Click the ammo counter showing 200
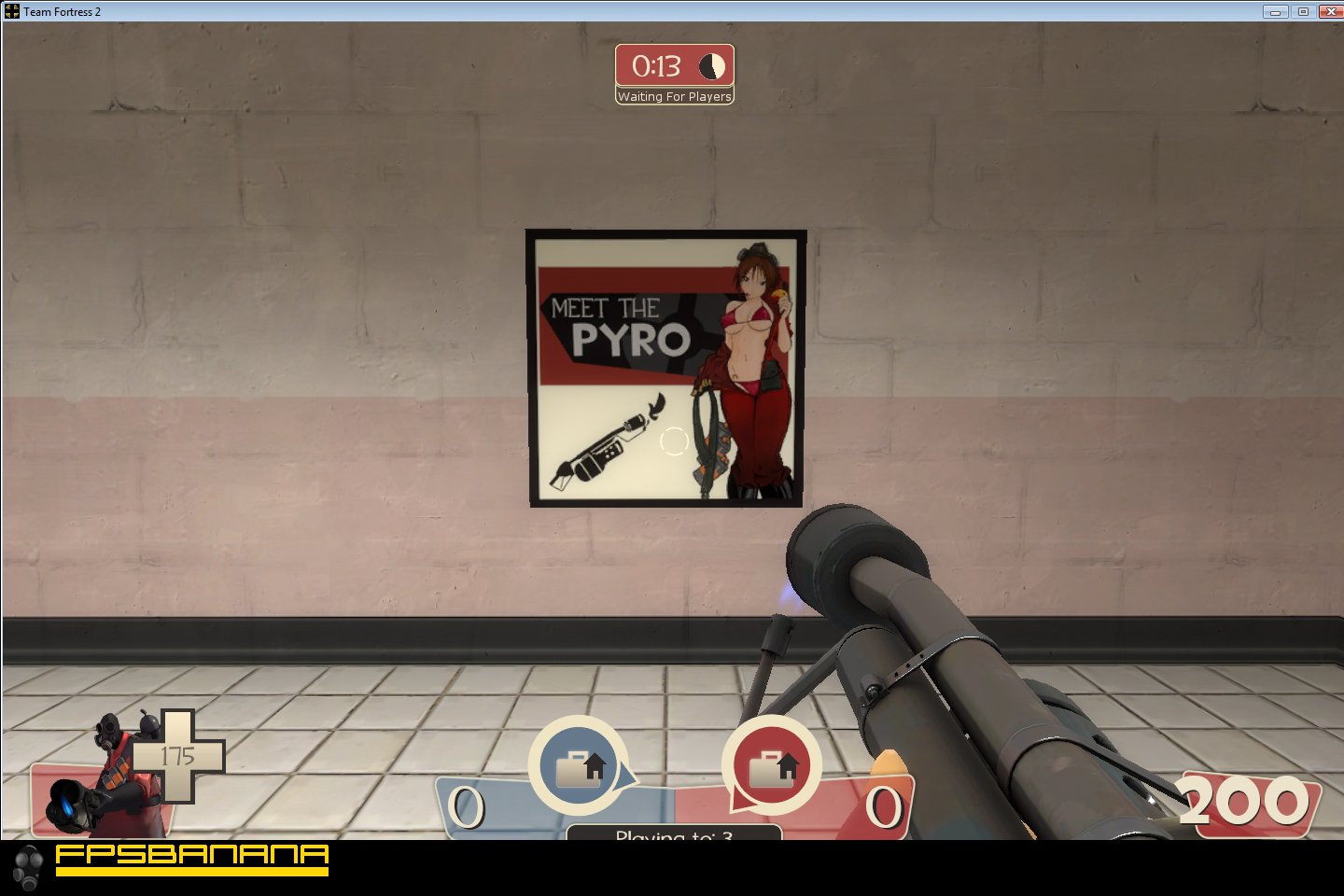Viewport: 1344px width, 896px height. [x=1242, y=800]
